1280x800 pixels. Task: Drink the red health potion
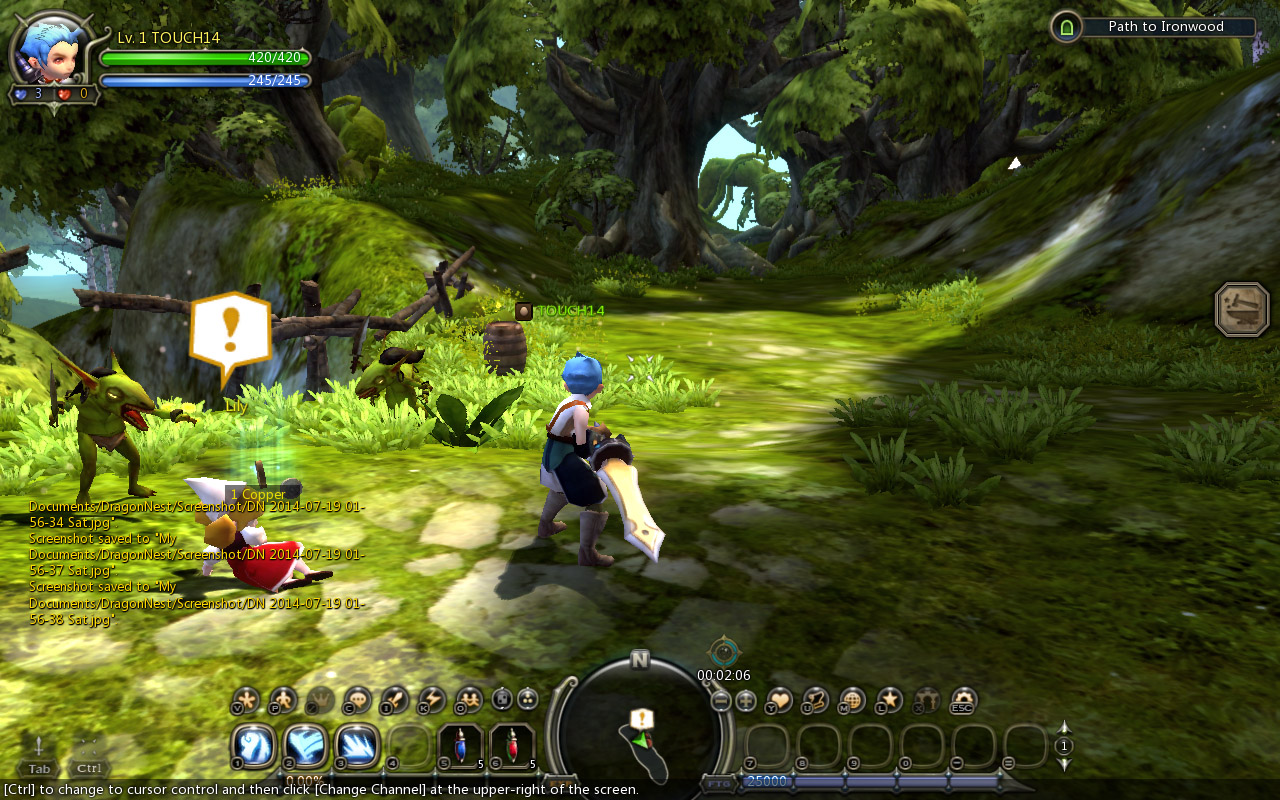512,746
